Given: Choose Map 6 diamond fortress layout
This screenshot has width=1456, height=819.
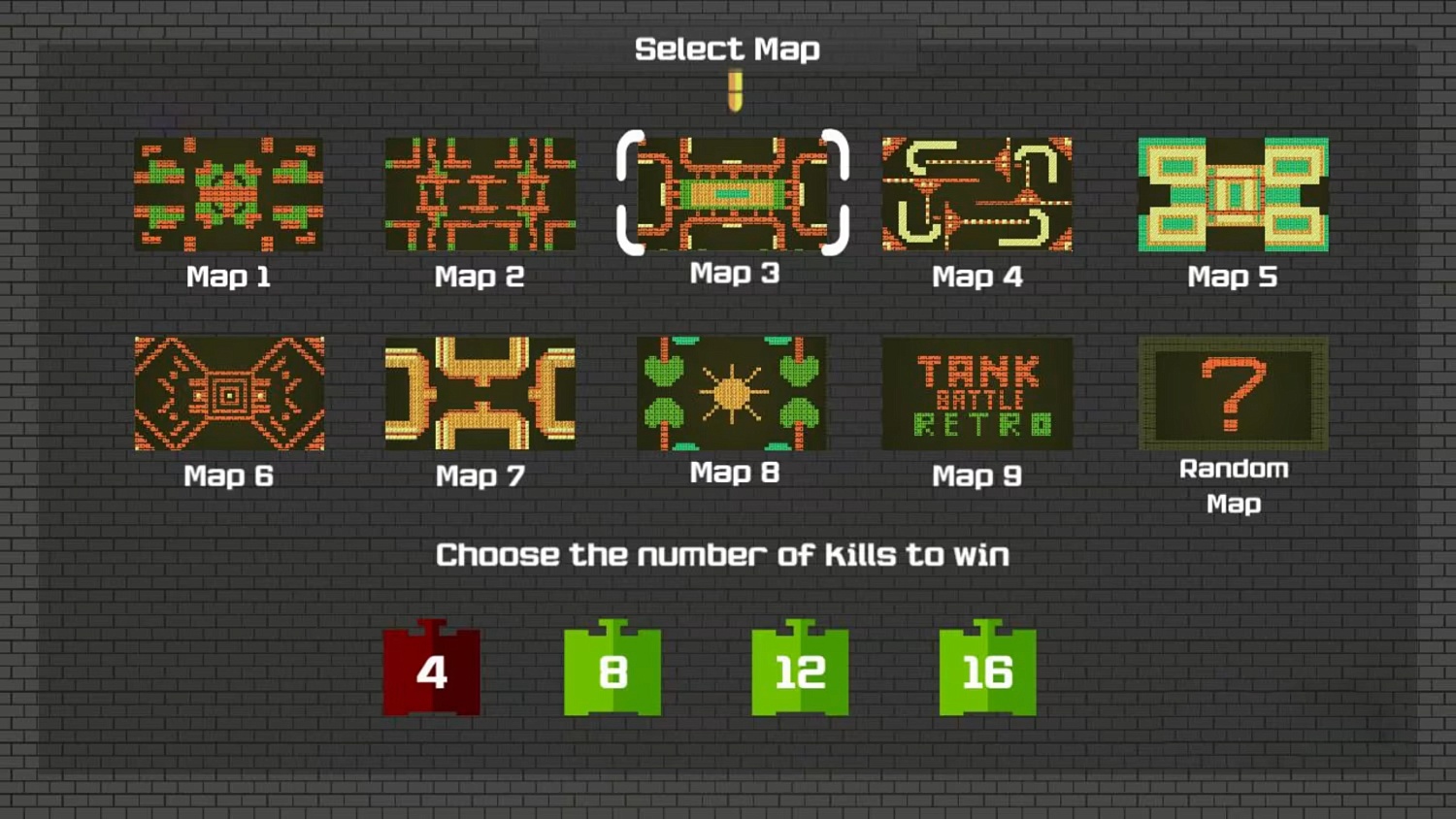Looking at the screenshot, I should pyautogui.click(x=228, y=393).
